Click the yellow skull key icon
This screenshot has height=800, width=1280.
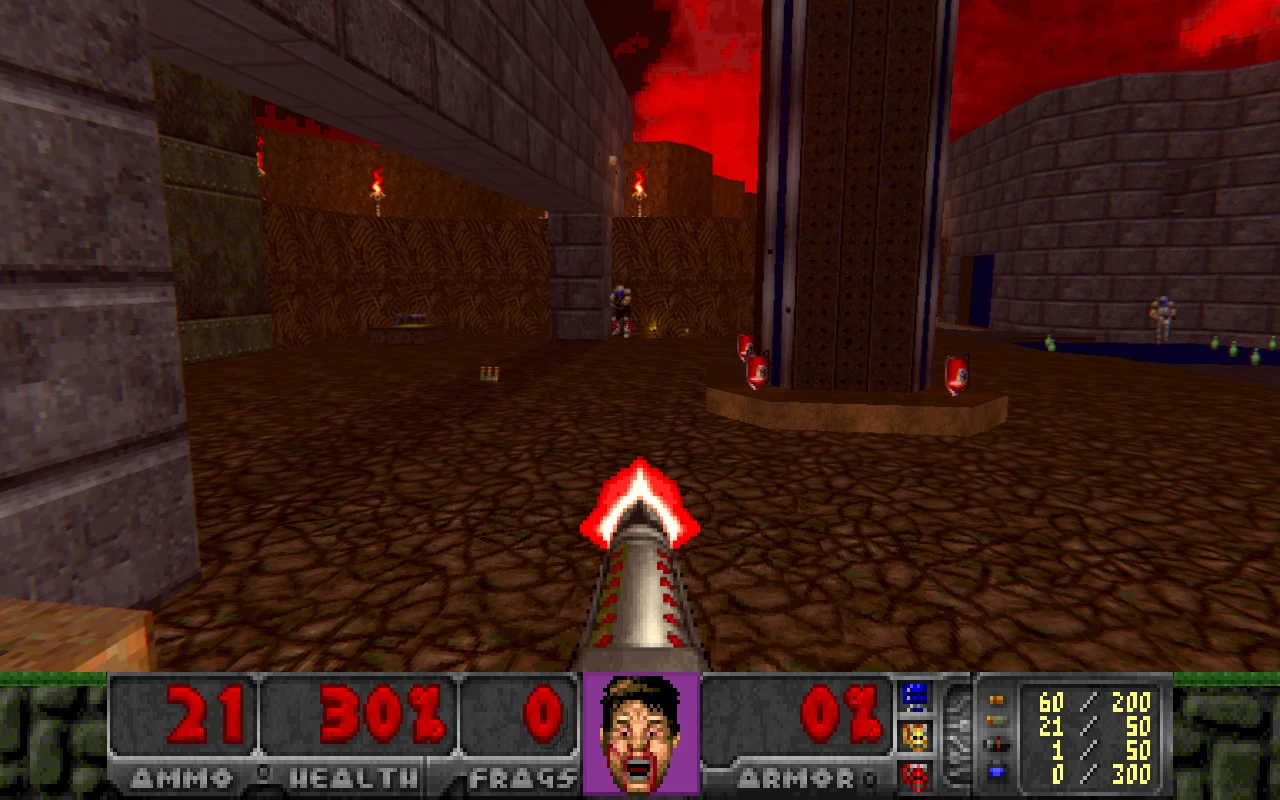click(917, 735)
